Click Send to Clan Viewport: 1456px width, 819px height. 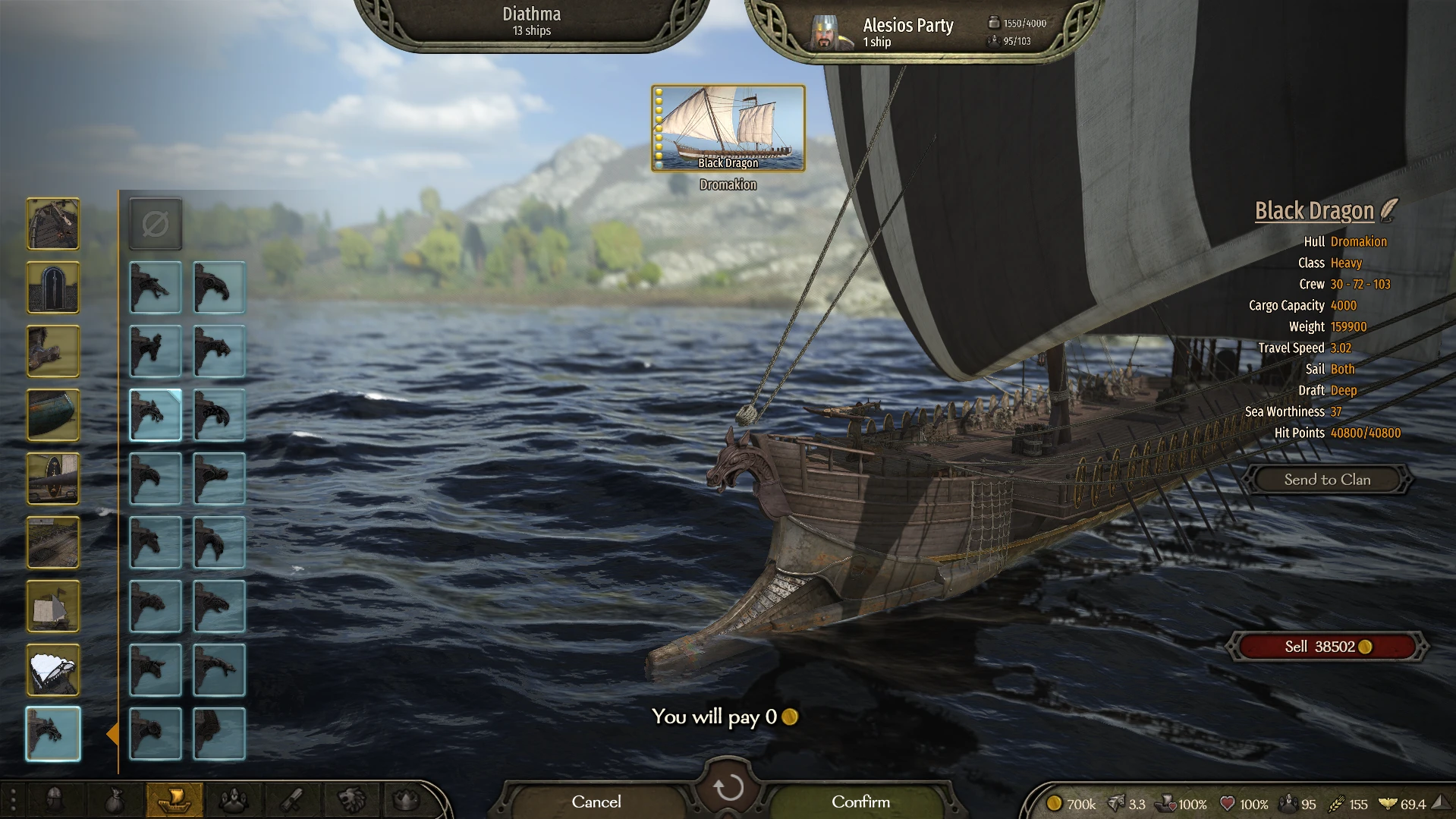click(1327, 479)
